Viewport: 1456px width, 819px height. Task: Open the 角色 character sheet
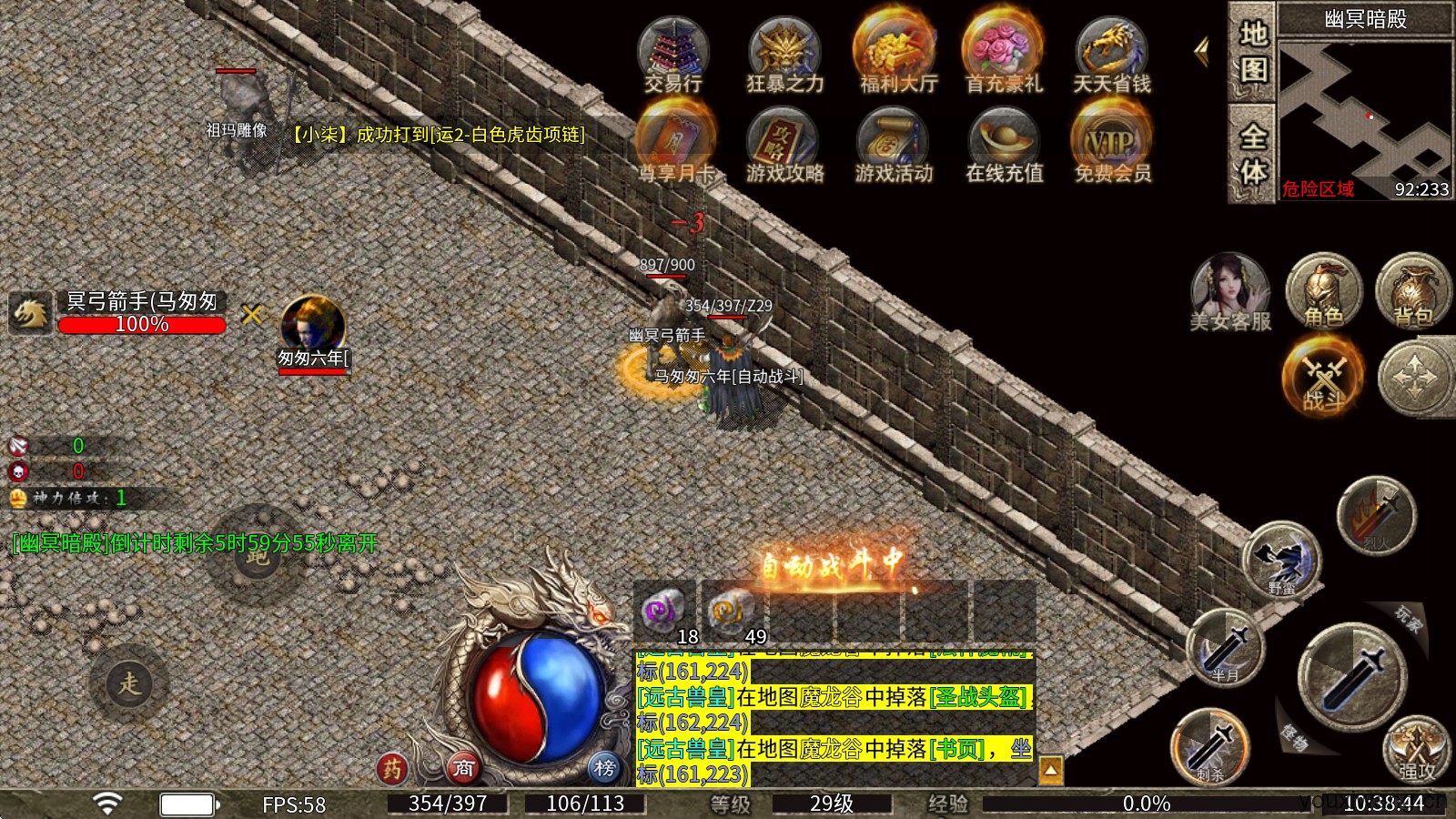[x=1323, y=291]
